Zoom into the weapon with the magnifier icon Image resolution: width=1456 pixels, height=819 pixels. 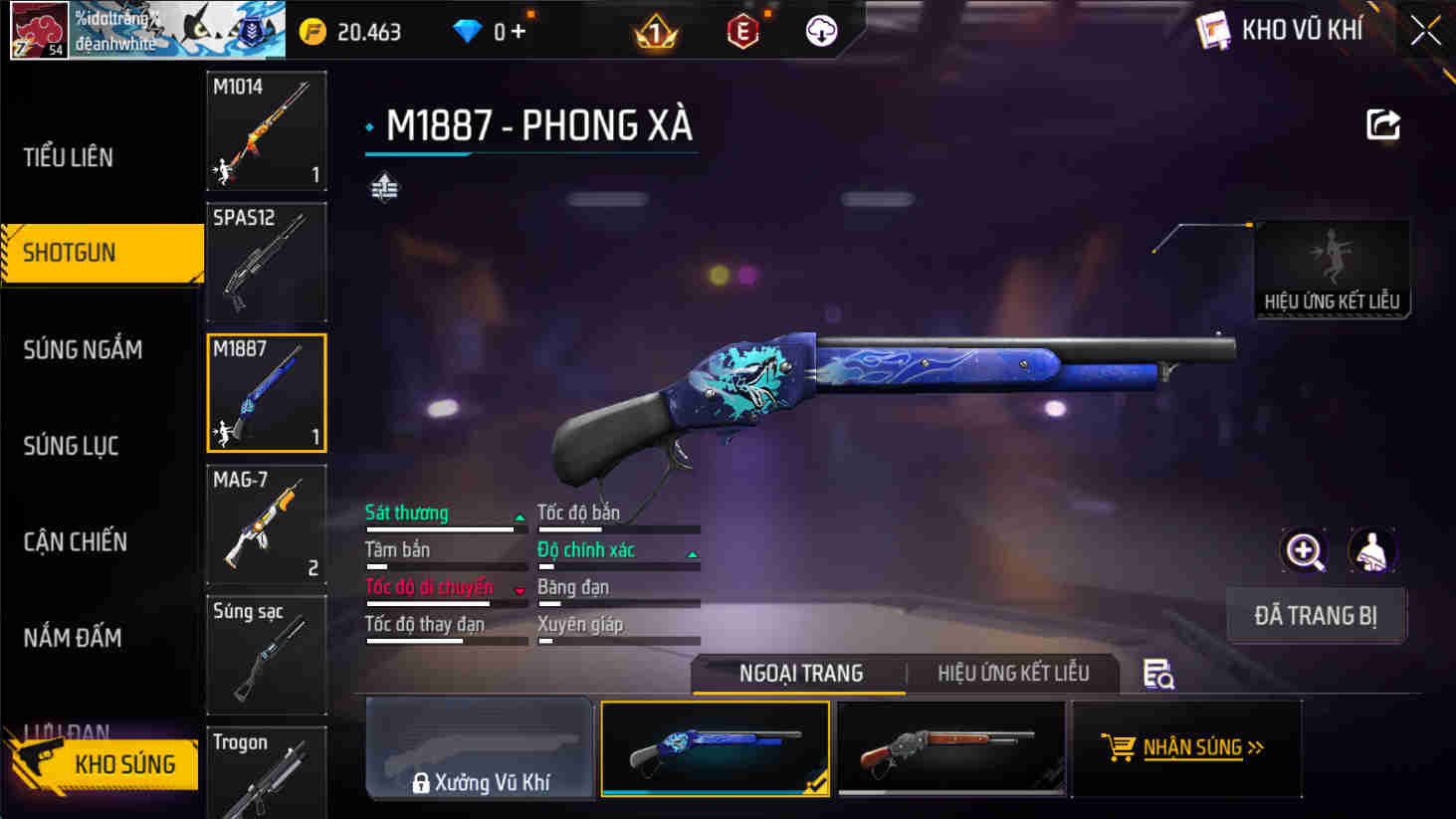(1304, 551)
